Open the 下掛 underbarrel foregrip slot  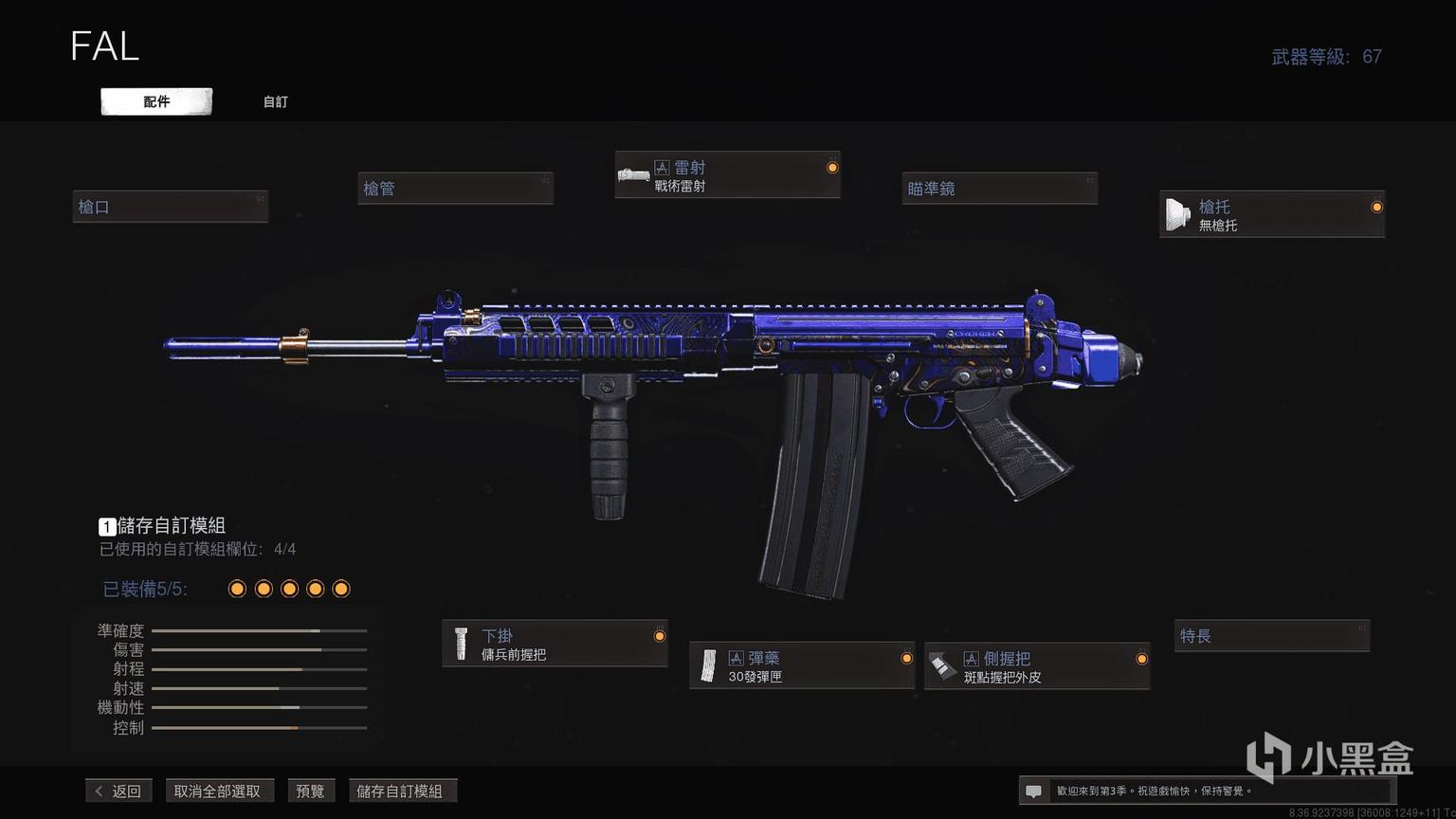(555, 644)
